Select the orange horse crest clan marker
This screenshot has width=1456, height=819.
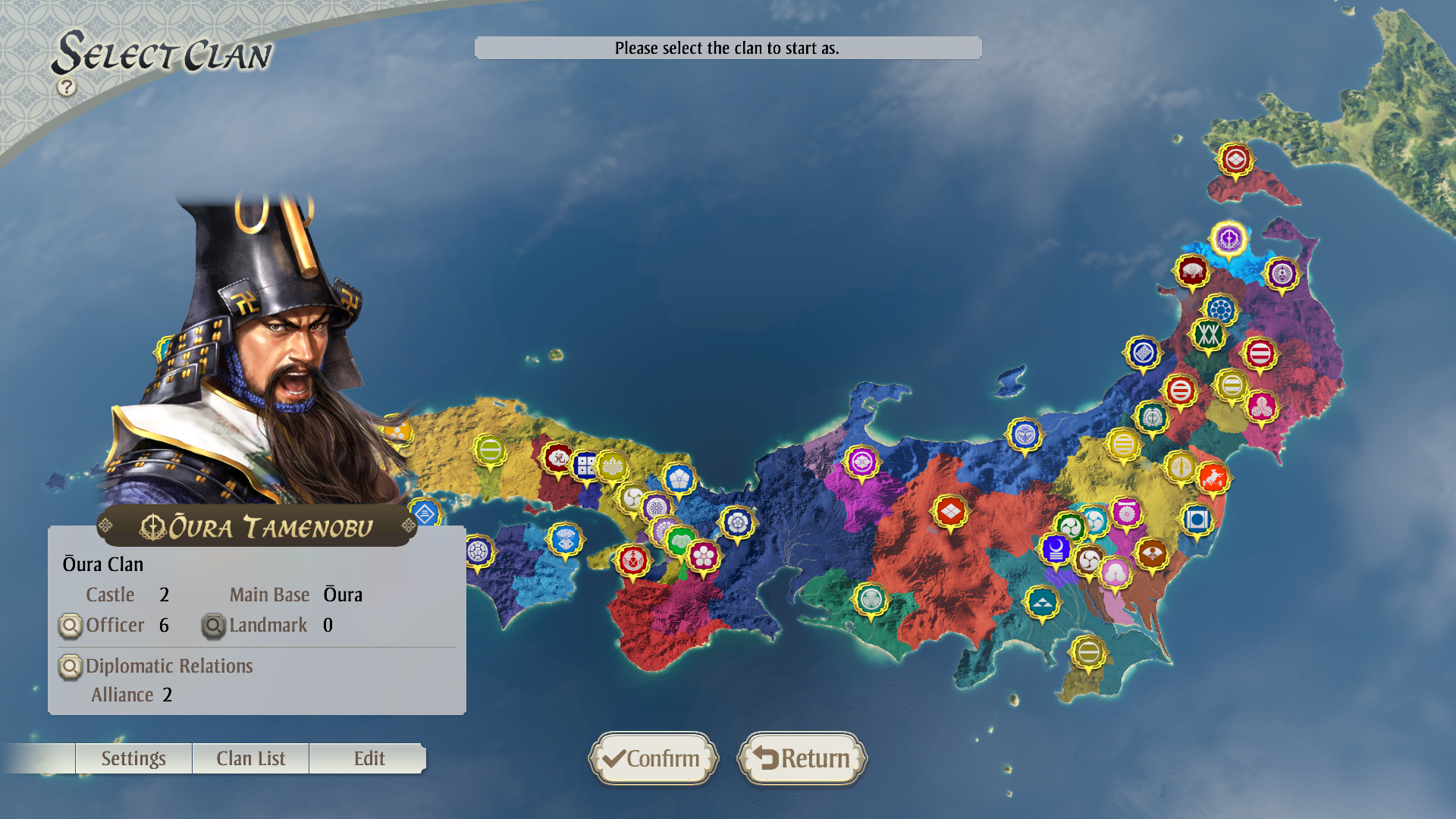(x=1213, y=478)
